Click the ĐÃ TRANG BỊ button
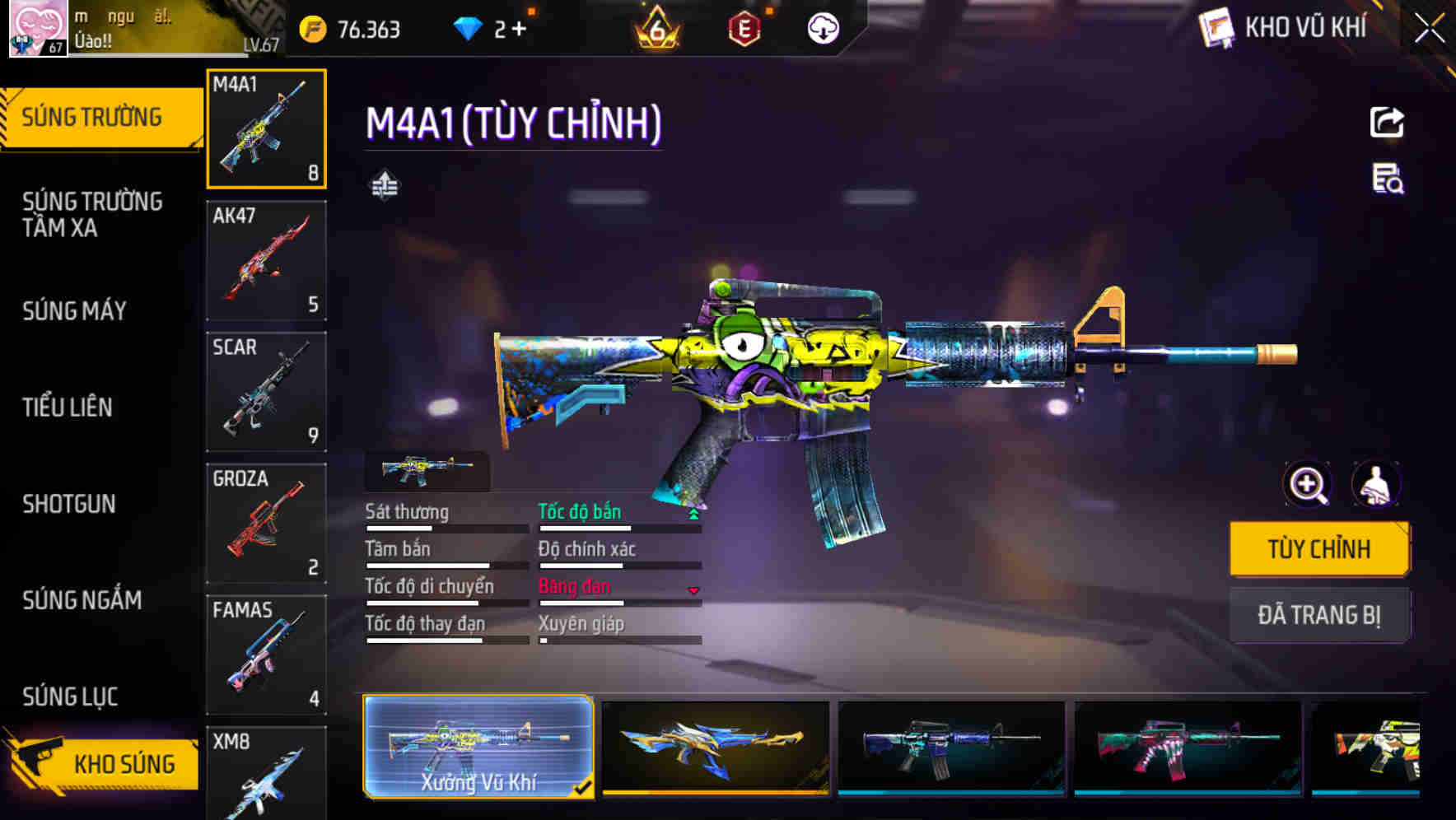This screenshot has height=820, width=1456. pos(1319,615)
